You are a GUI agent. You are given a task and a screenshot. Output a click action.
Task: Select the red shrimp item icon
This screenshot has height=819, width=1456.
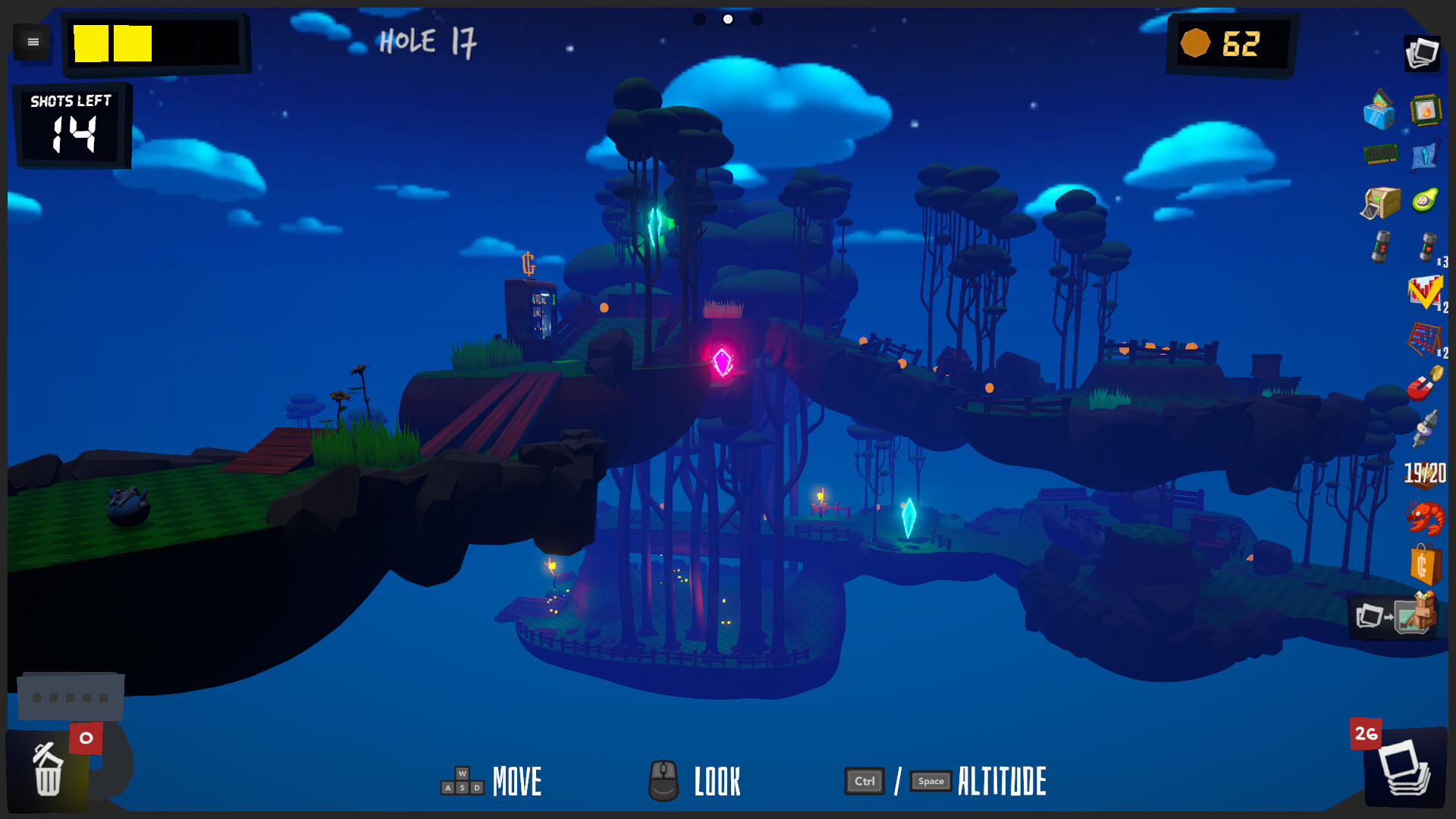click(x=1425, y=519)
